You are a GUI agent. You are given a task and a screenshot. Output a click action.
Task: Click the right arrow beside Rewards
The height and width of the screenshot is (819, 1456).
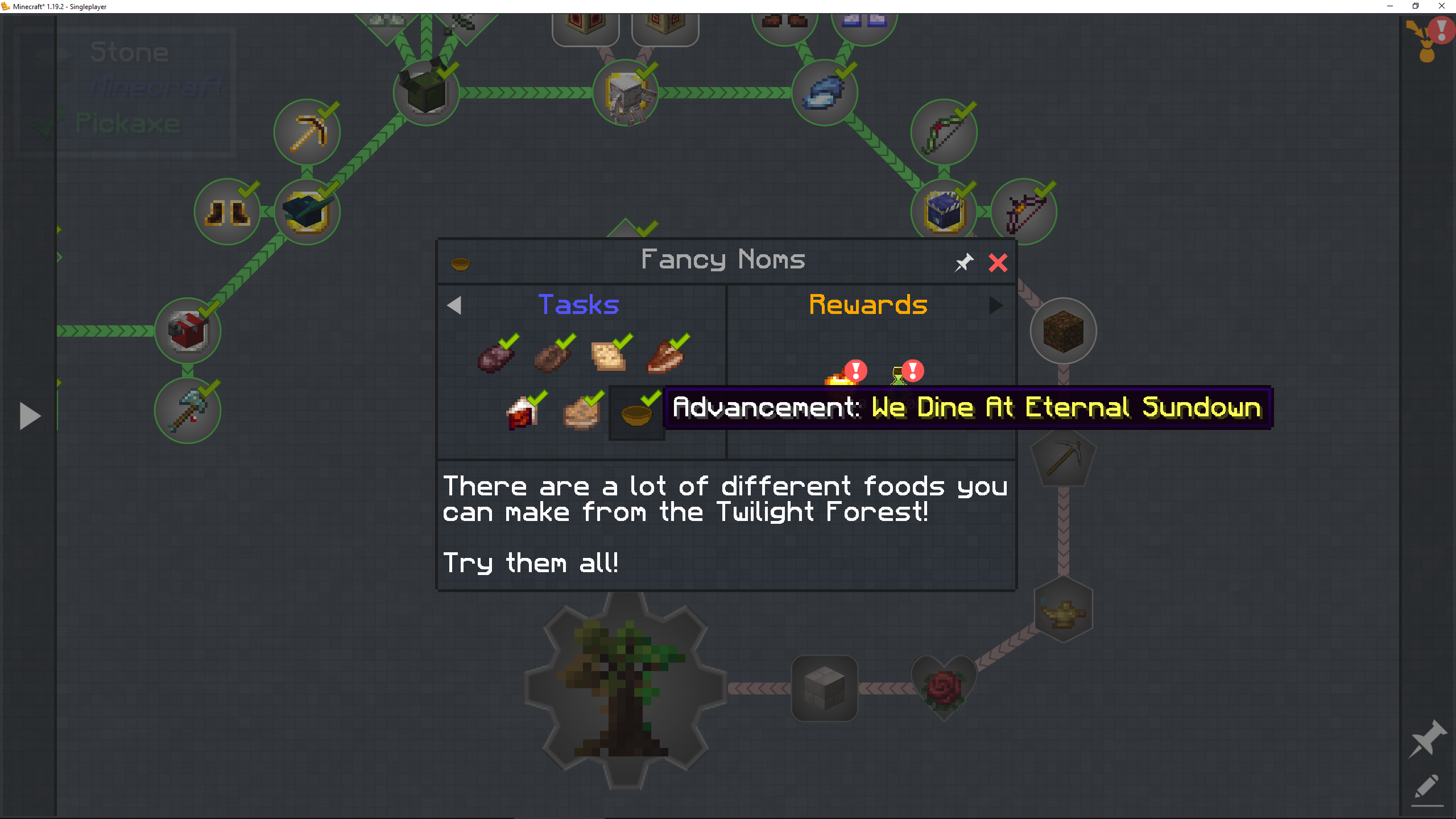pyautogui.click(x=996, y=305)
